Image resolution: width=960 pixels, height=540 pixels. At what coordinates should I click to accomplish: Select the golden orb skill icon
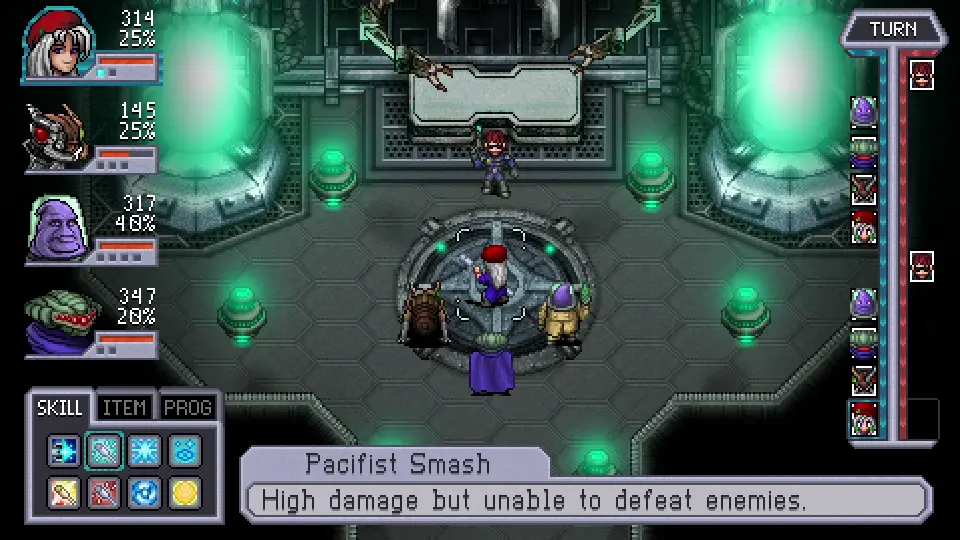point(184,492)
